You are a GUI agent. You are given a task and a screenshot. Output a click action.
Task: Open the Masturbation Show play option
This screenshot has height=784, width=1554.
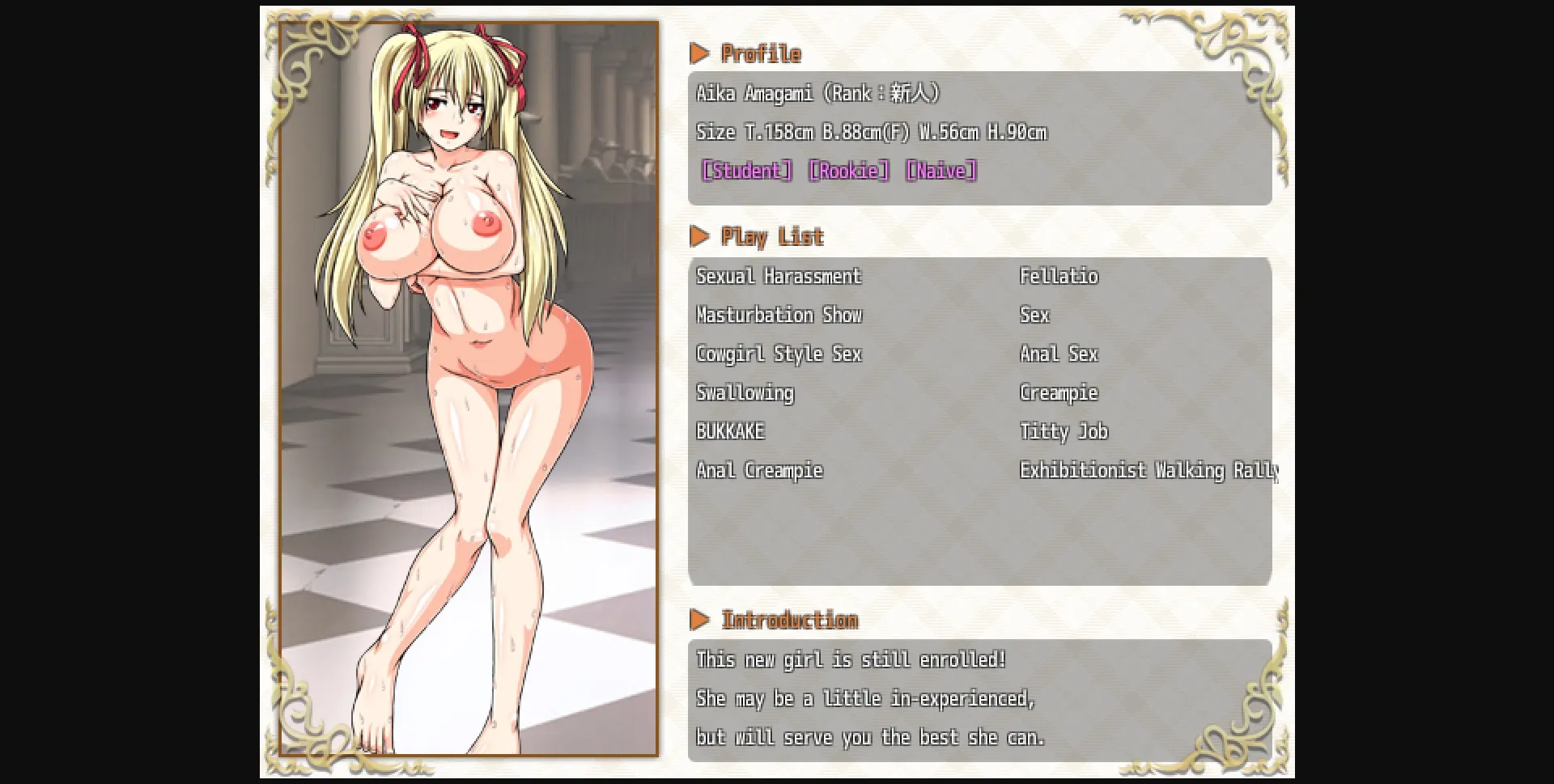click(x=779, y=315)
